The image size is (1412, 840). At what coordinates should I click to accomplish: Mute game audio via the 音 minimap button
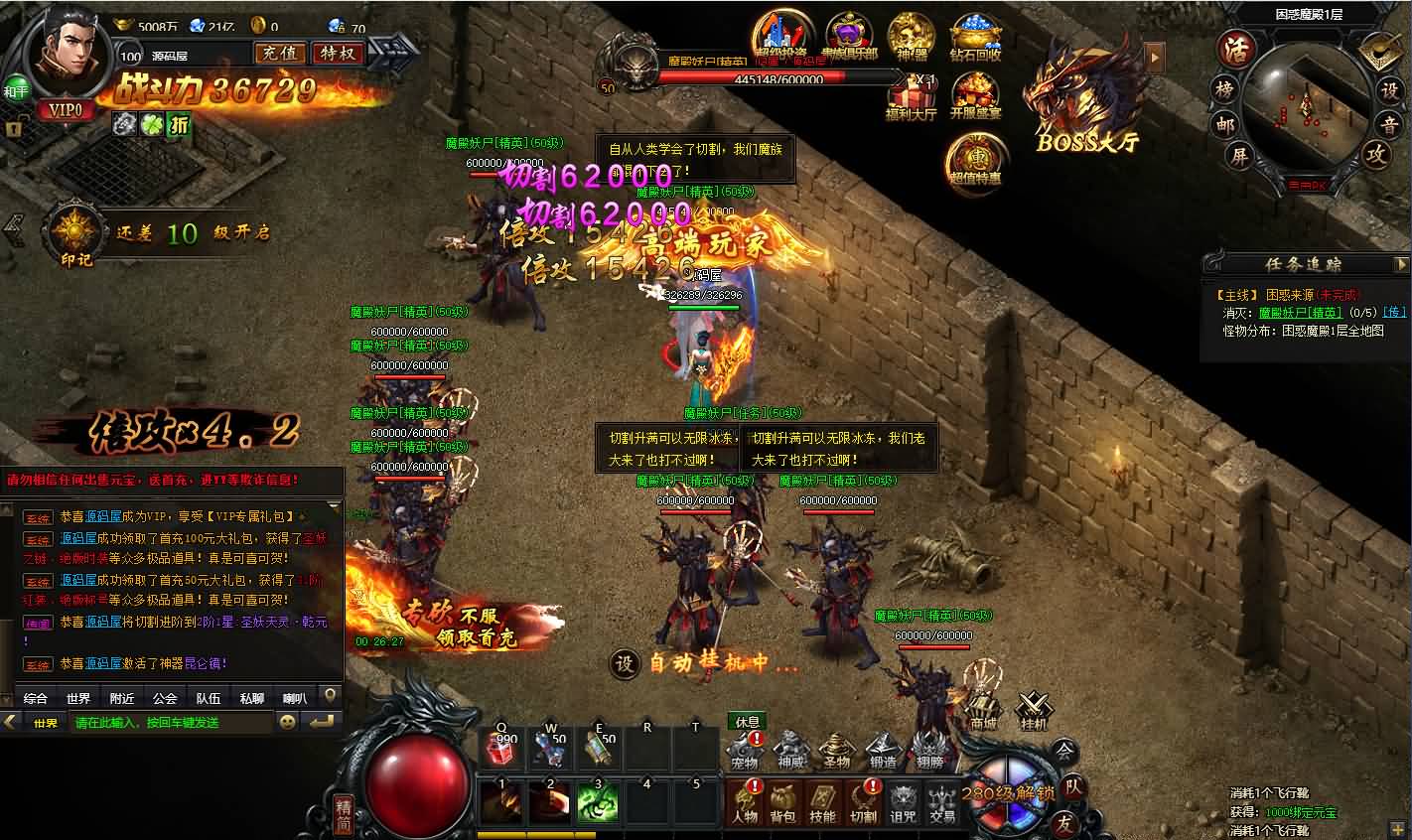click(x=1390, y=125)
